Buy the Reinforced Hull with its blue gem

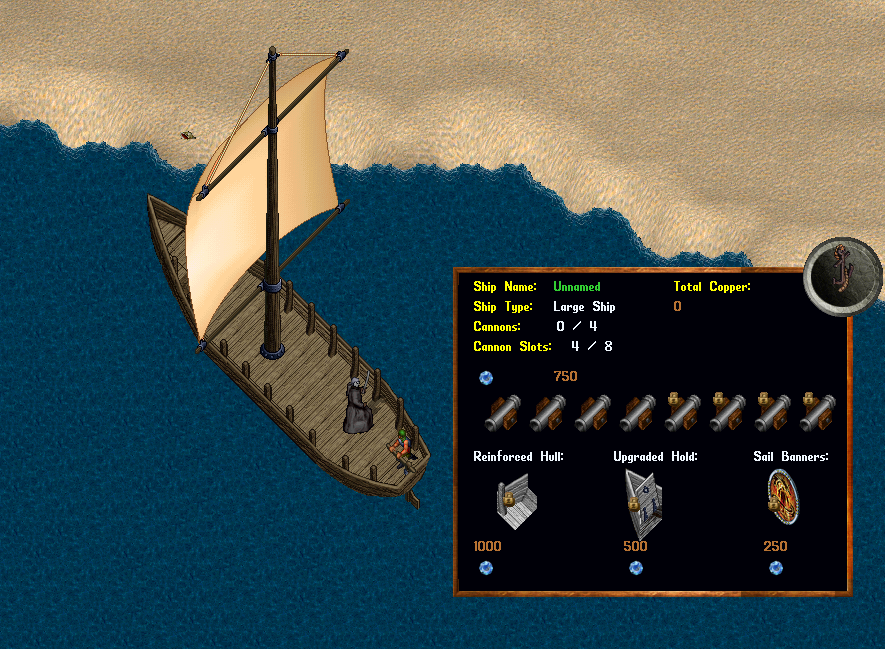coord(486,568)
